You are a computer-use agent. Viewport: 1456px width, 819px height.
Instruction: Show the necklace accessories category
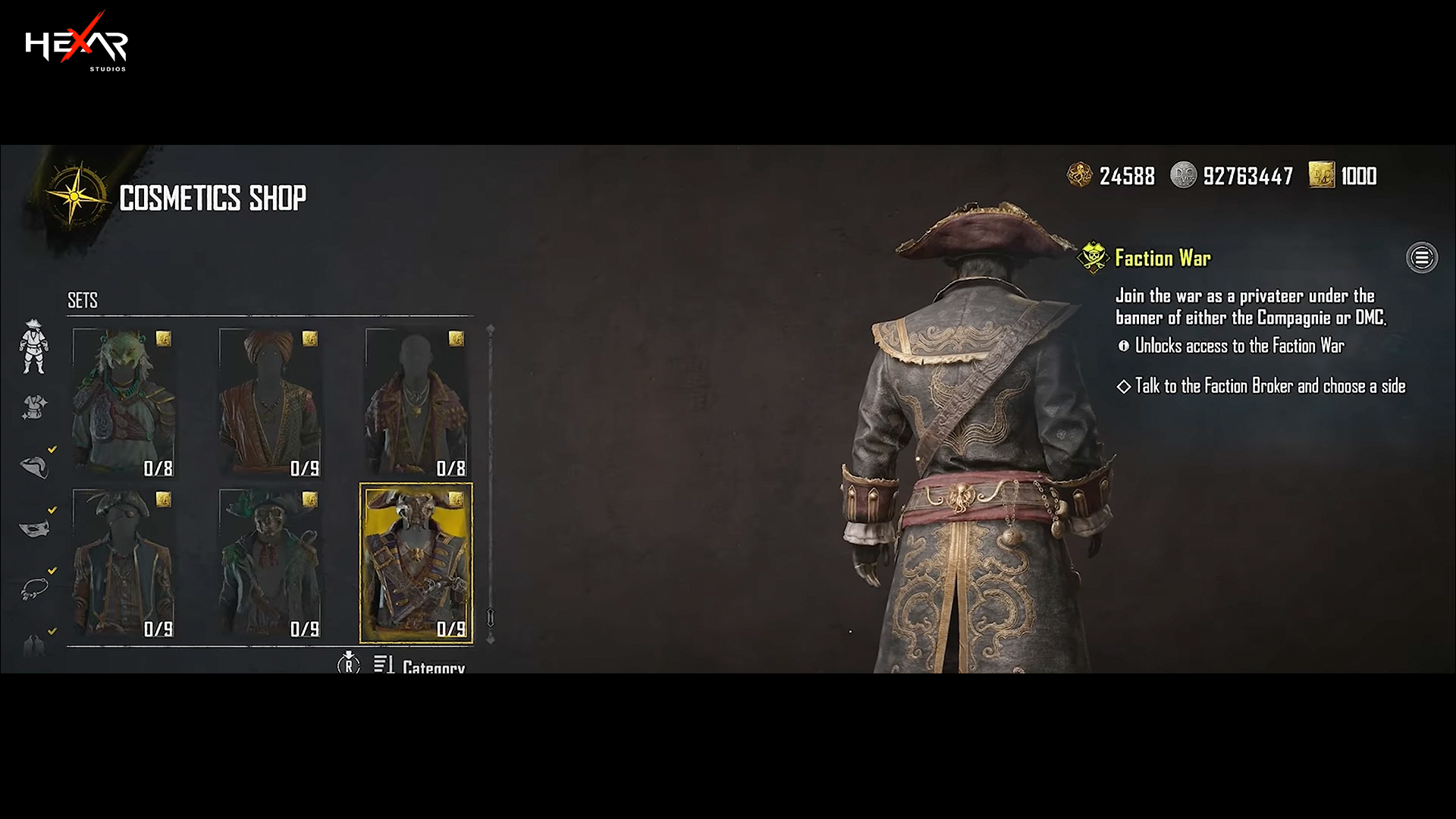[34, 588]
